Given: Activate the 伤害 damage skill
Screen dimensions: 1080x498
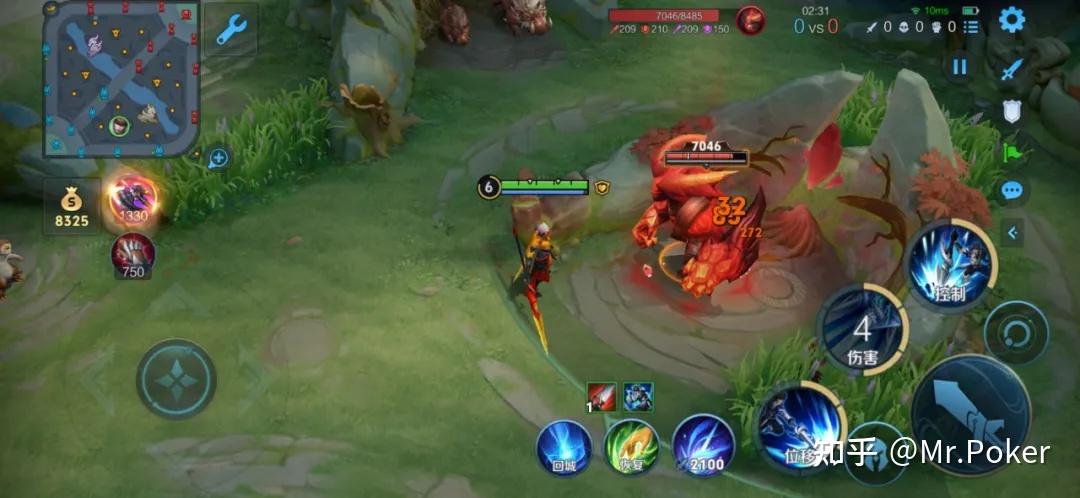Looking at the screenshot, I should click(x=861, y=329).
